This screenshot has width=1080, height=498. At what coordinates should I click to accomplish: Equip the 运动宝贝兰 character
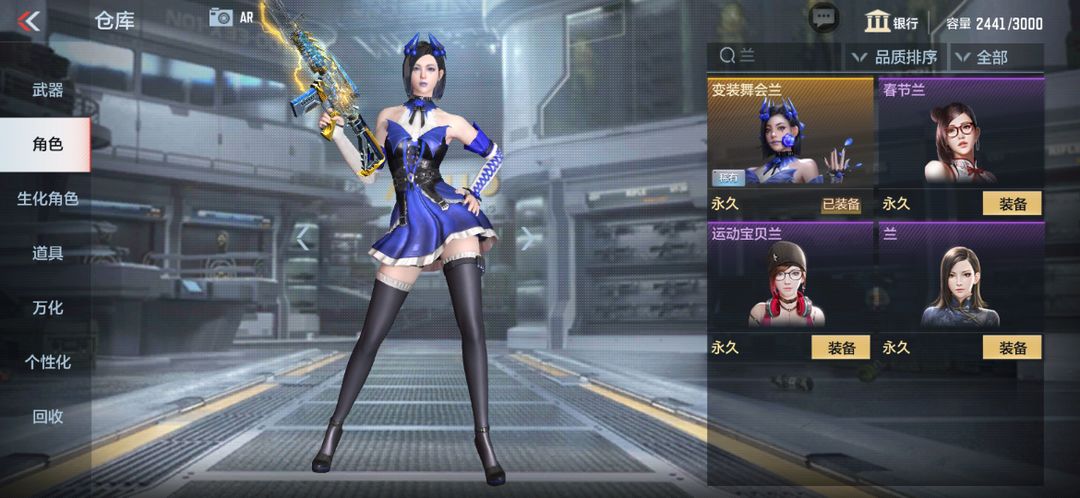(x=840, y=348)
